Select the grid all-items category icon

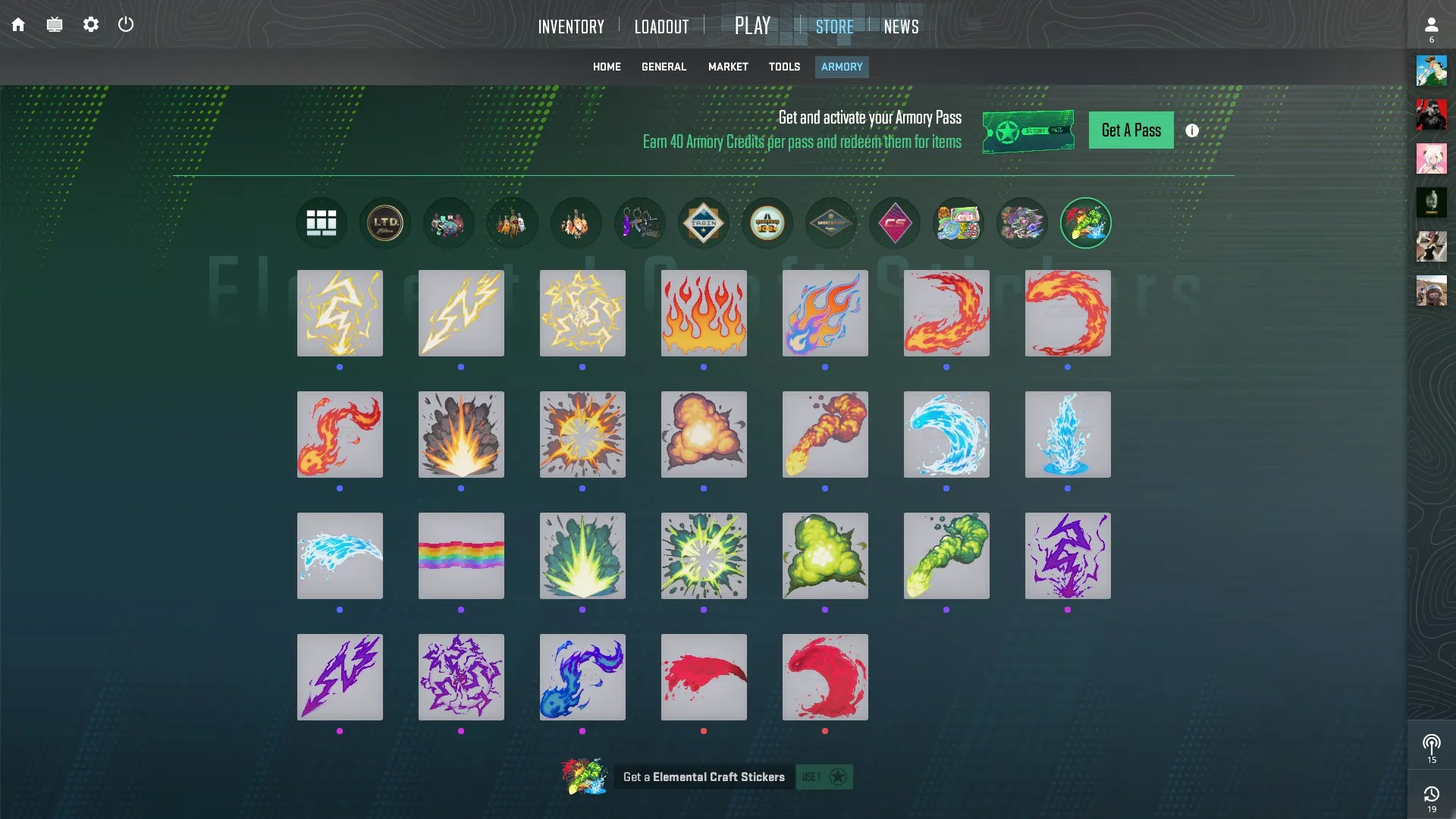[322, 223]
